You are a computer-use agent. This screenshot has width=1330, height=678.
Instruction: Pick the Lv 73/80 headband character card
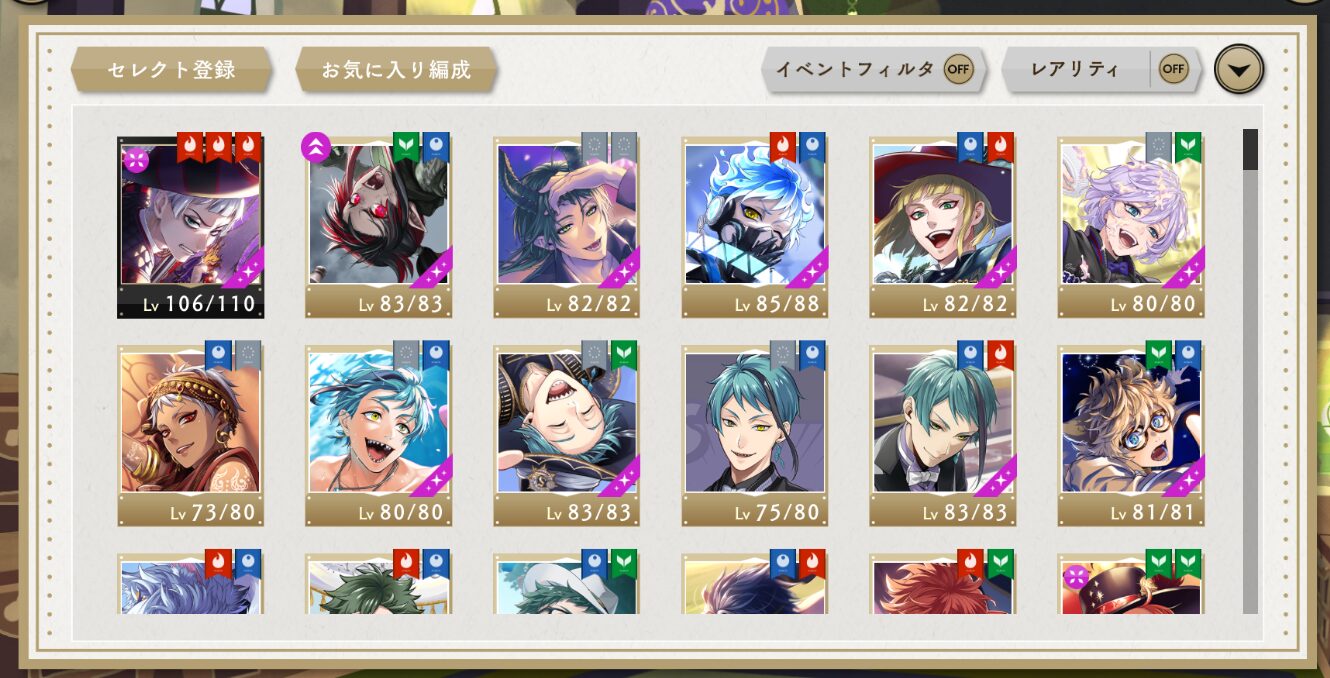pos(190,434)
